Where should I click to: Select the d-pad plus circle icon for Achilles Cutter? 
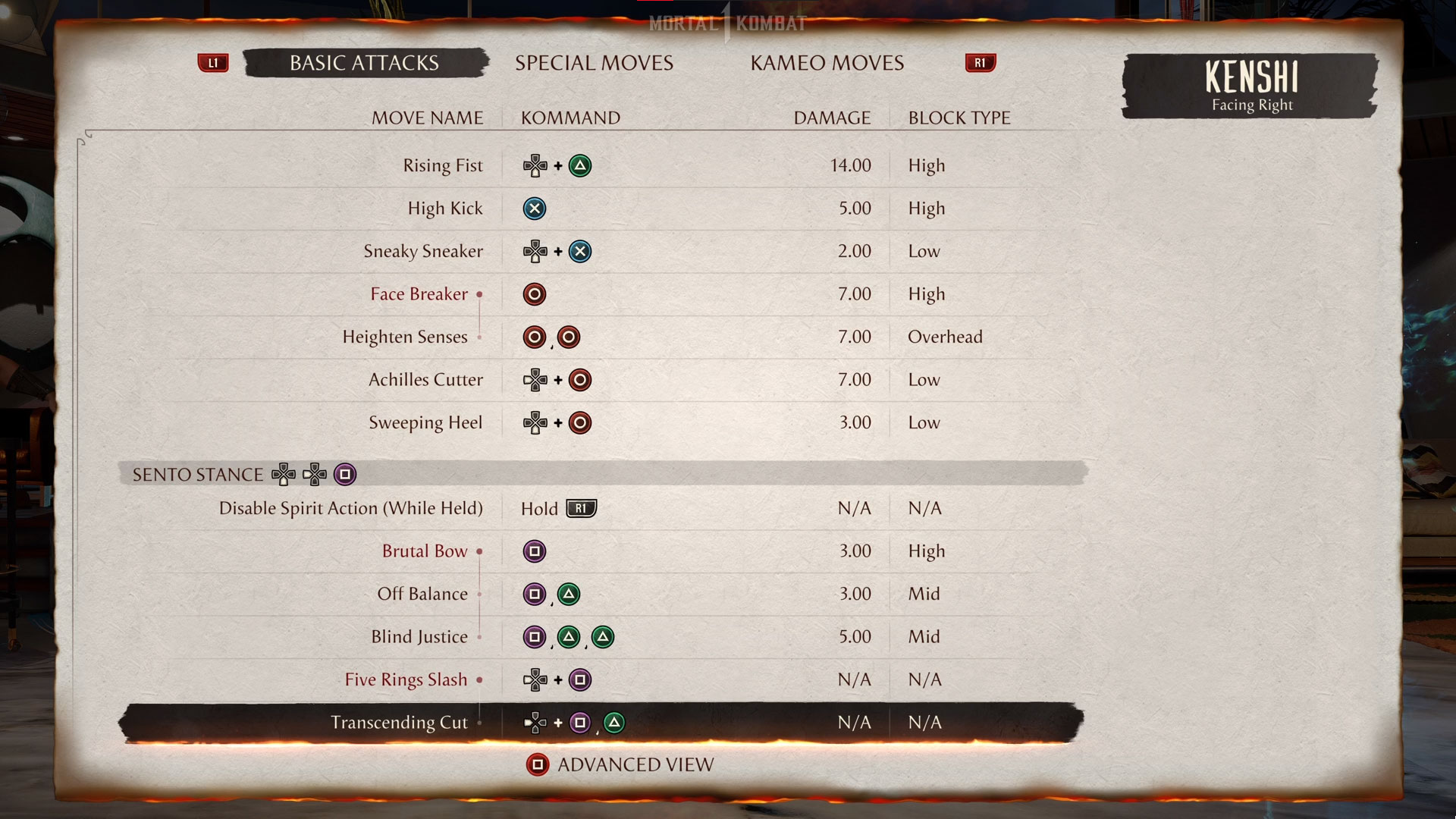[558, 380]
